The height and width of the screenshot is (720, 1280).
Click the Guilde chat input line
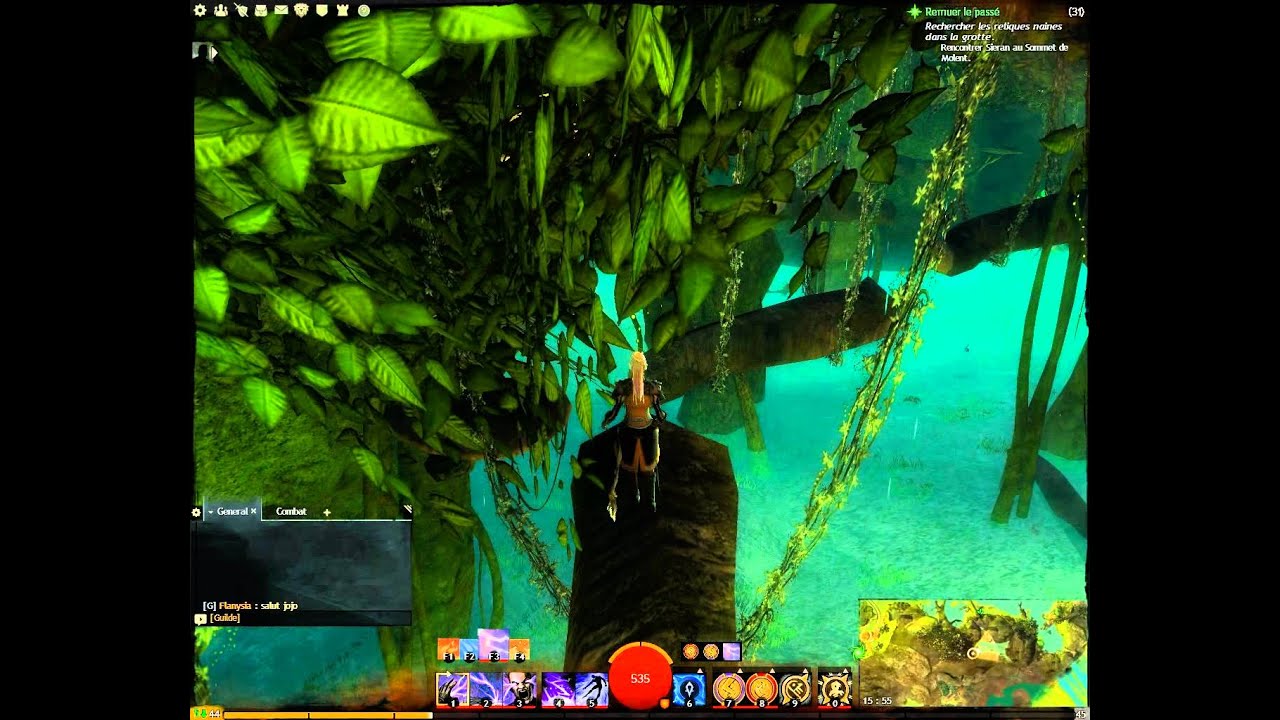[300, 618]
